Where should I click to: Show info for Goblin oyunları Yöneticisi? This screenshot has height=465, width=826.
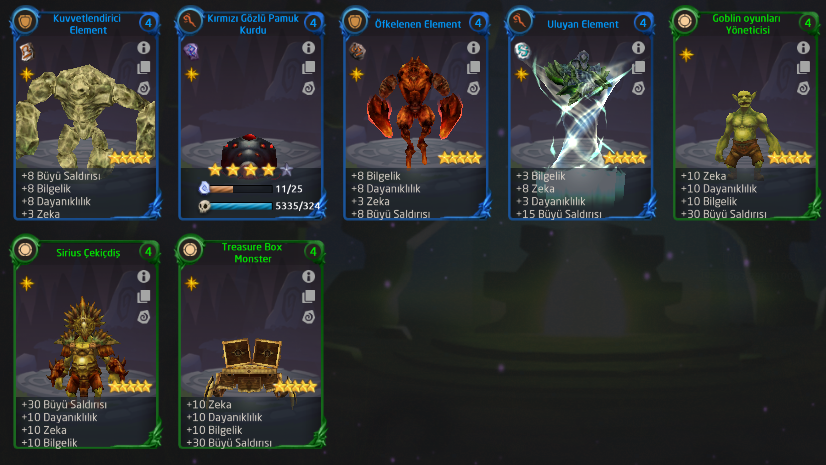[x=802, y=47]
